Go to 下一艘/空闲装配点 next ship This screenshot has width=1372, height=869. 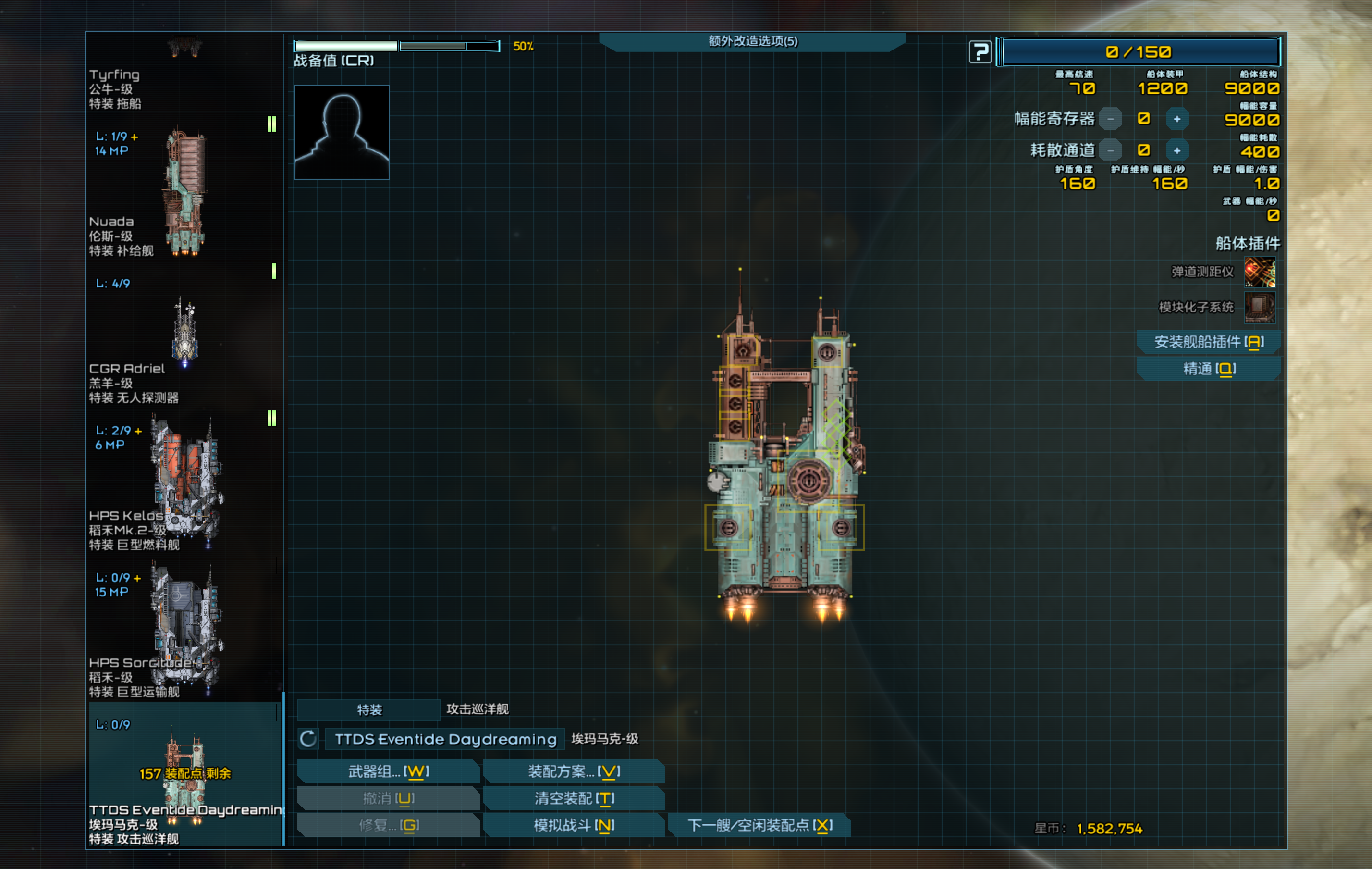click(759, 825)
